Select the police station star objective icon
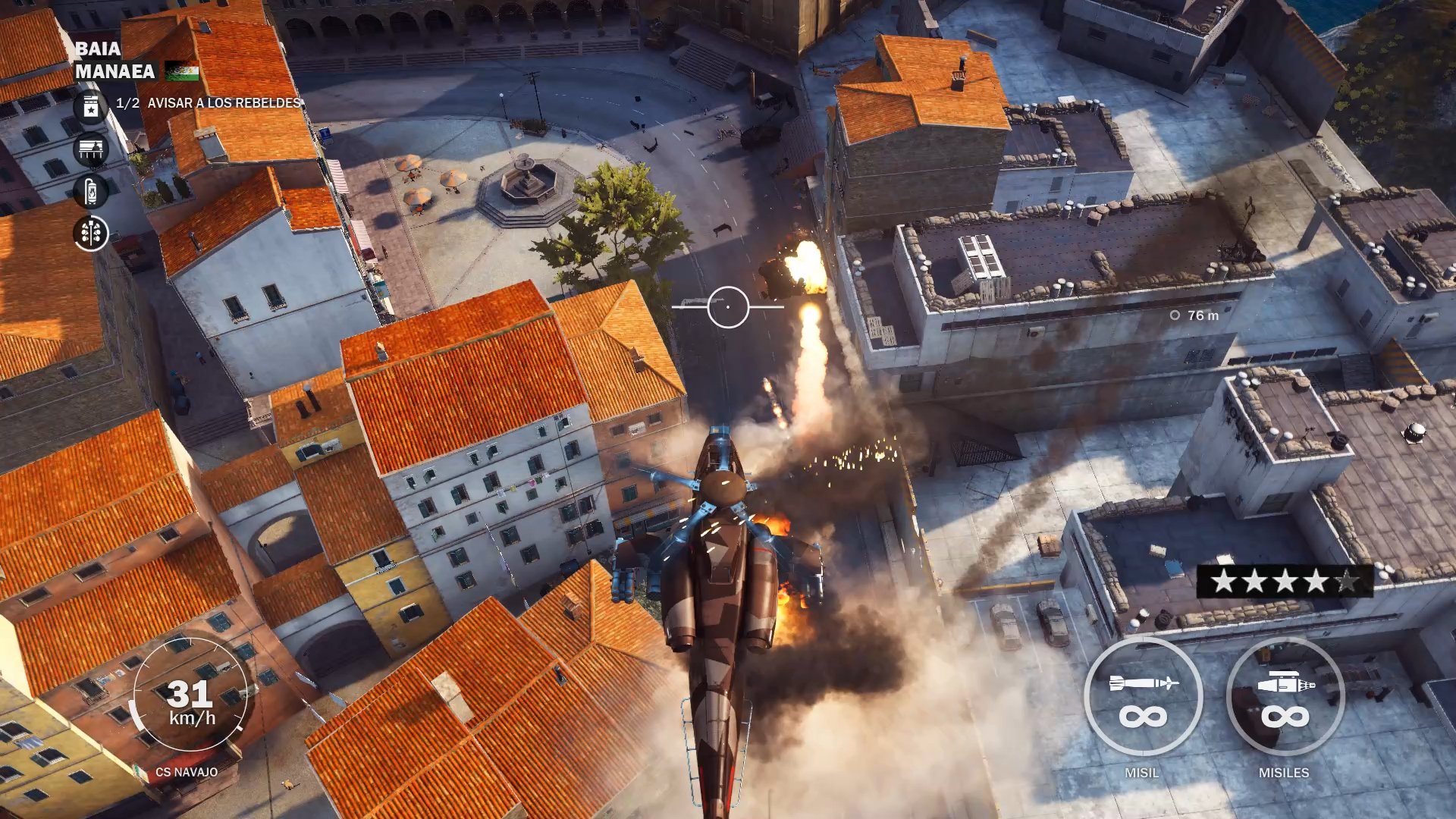 [91, 107]
